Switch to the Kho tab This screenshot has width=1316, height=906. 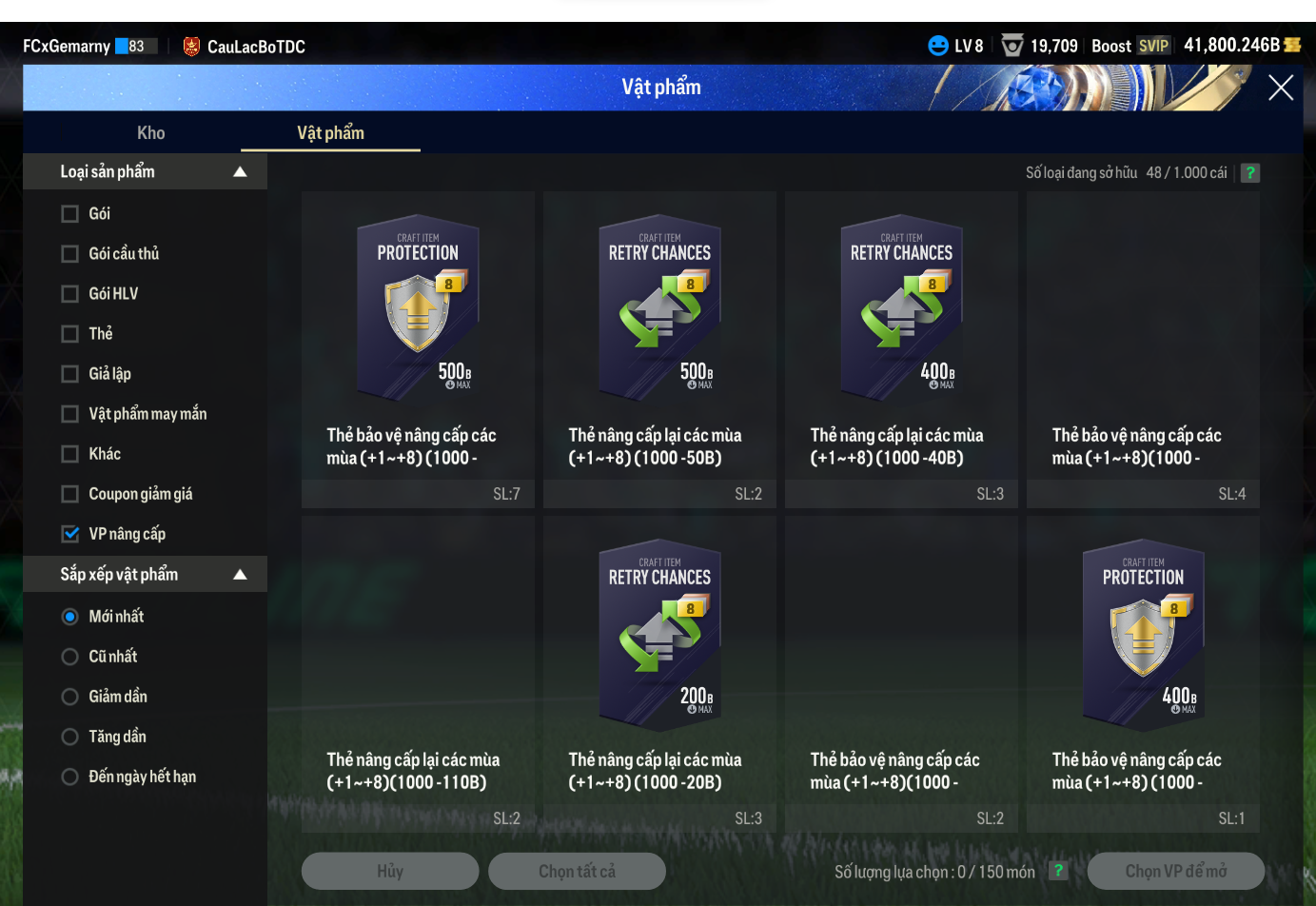click(150, 133)
